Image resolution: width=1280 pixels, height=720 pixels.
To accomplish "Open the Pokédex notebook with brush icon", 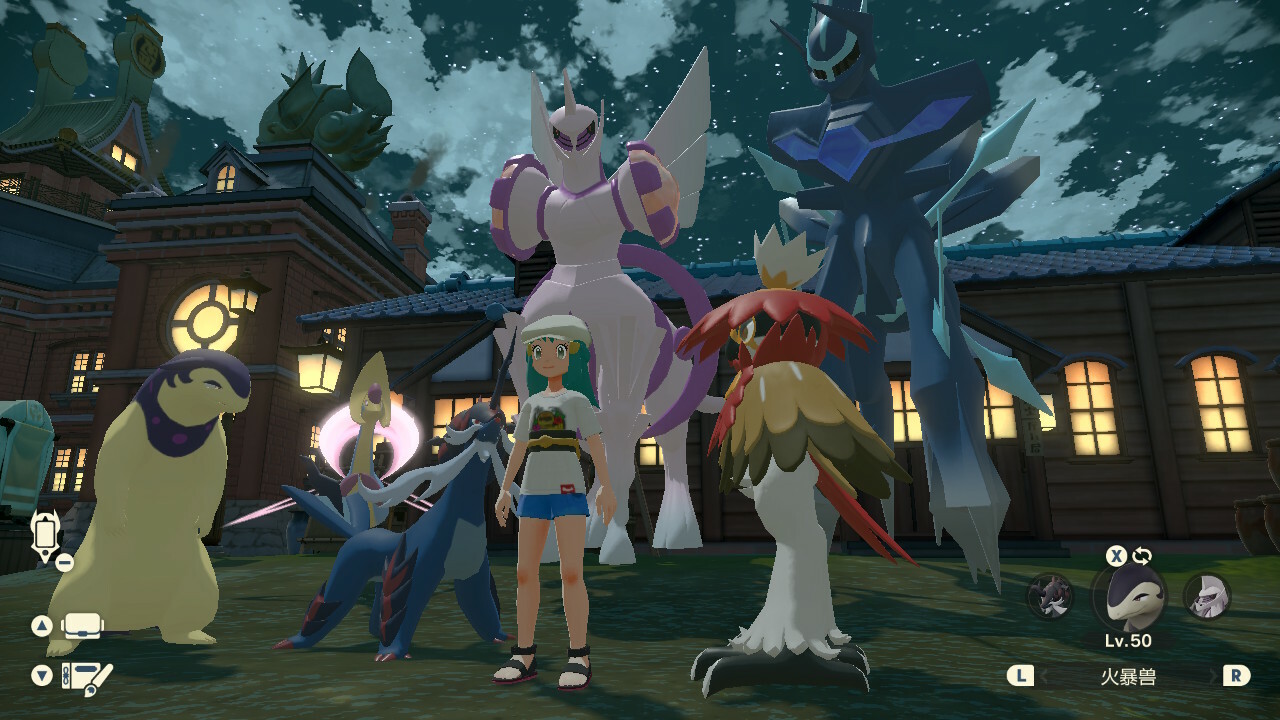I will pyautogui.click(x=86, y=676).
